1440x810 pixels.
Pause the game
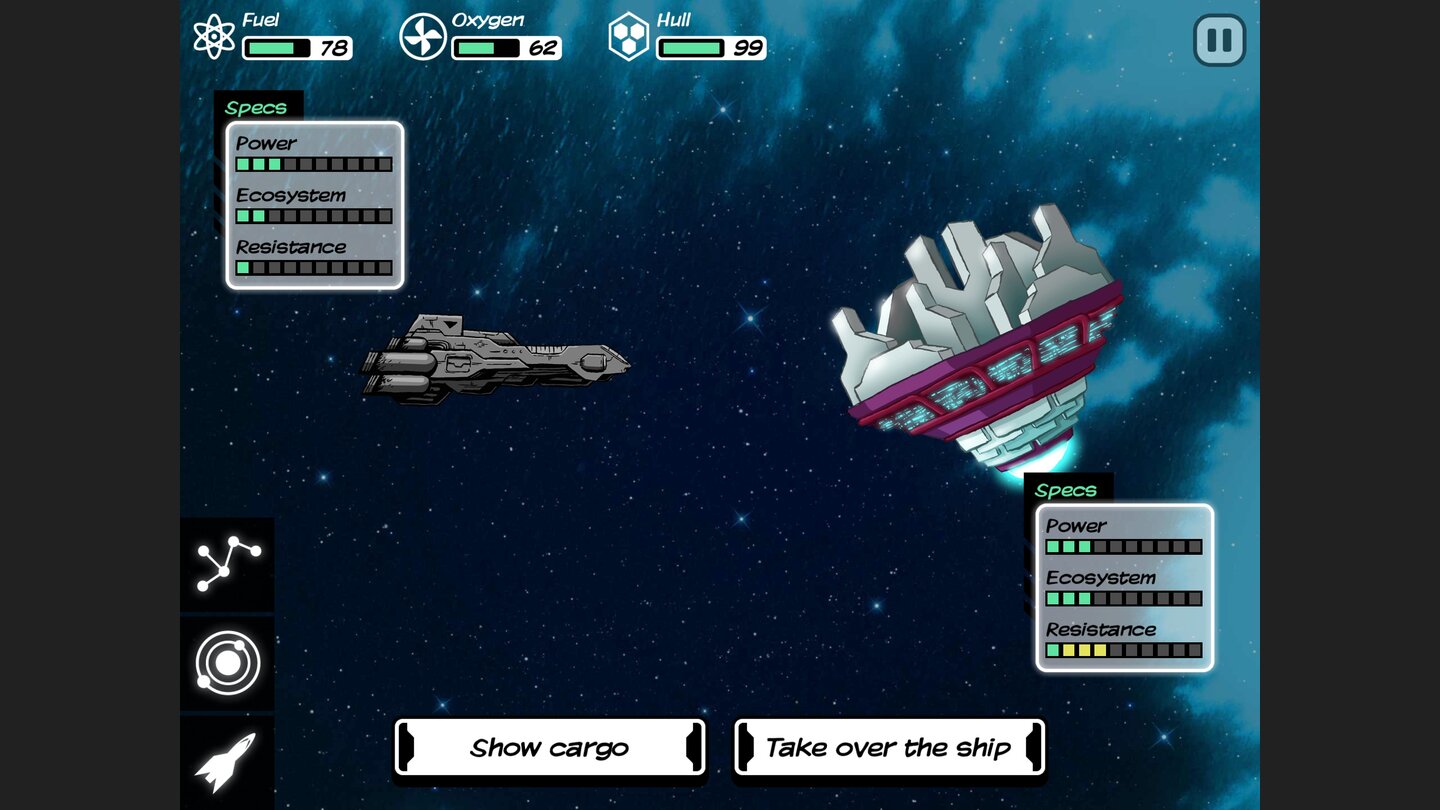coord(1219,40)
